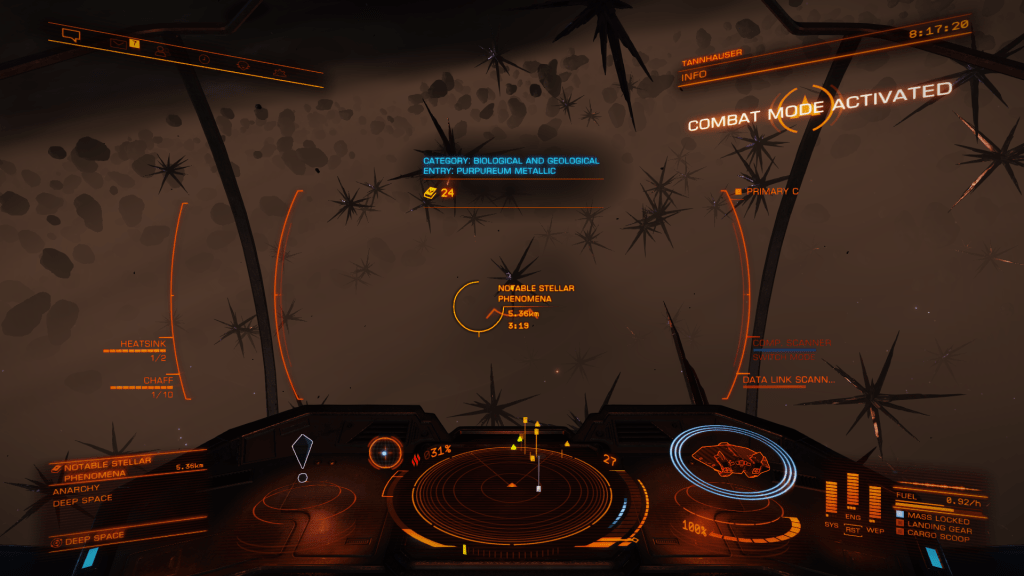
Task: Open the inbox envelope icon
Action: [117, 43]
